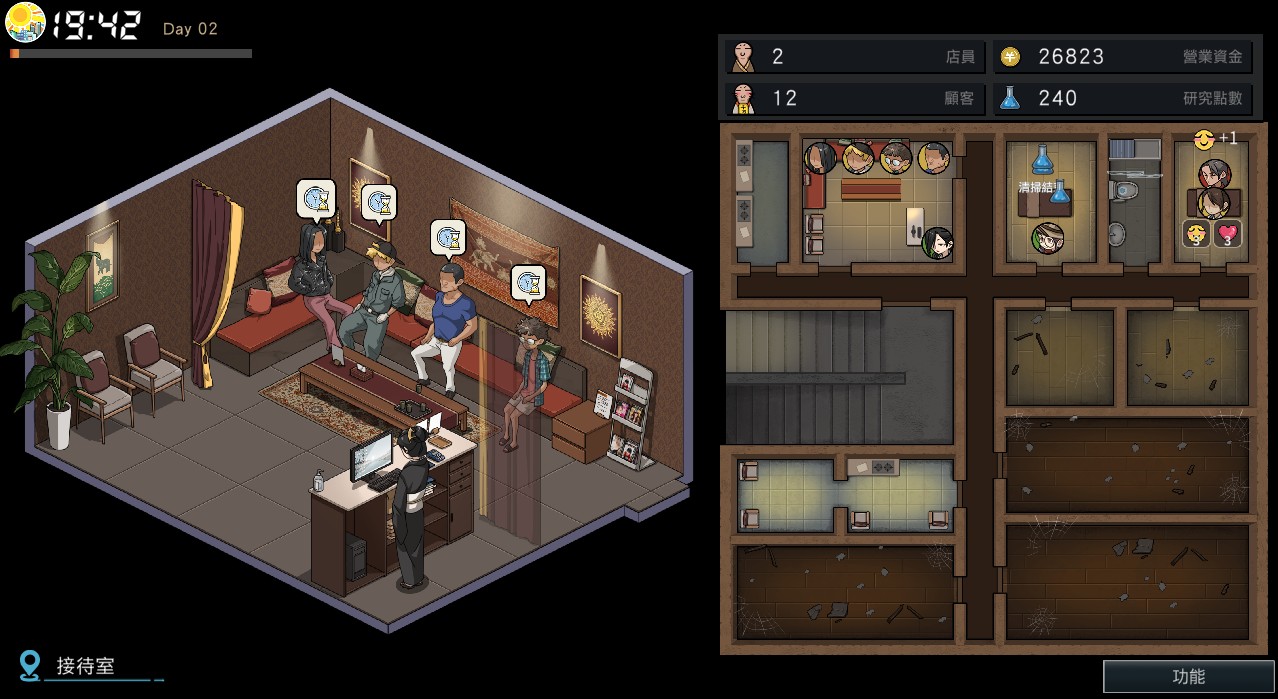
Task: Select the long-black-haired customer portrait on map
Action: pos(820,157)
